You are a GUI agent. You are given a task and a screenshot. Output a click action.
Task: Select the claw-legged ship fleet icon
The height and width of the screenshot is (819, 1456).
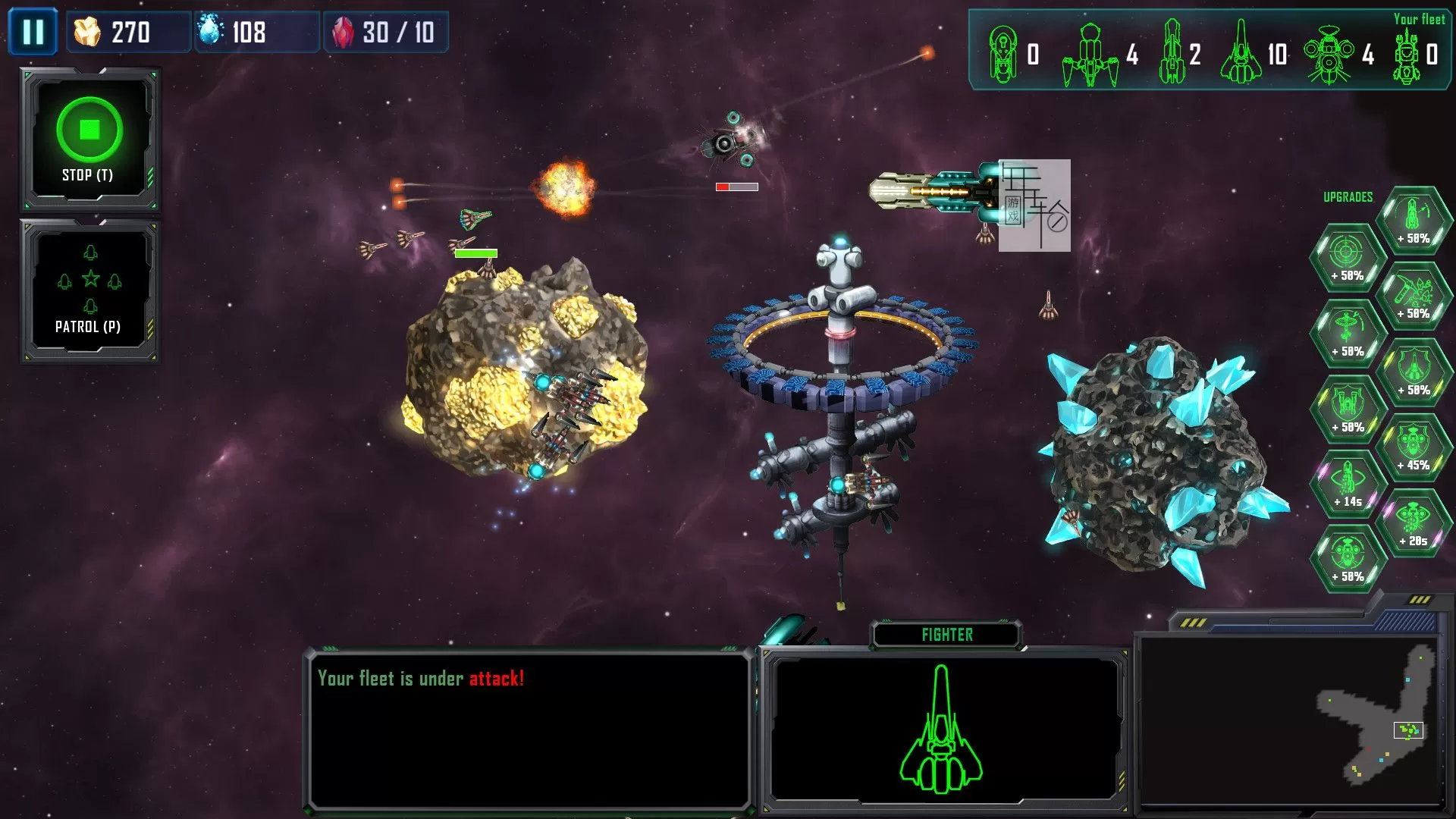click(x=1090, y=53)
